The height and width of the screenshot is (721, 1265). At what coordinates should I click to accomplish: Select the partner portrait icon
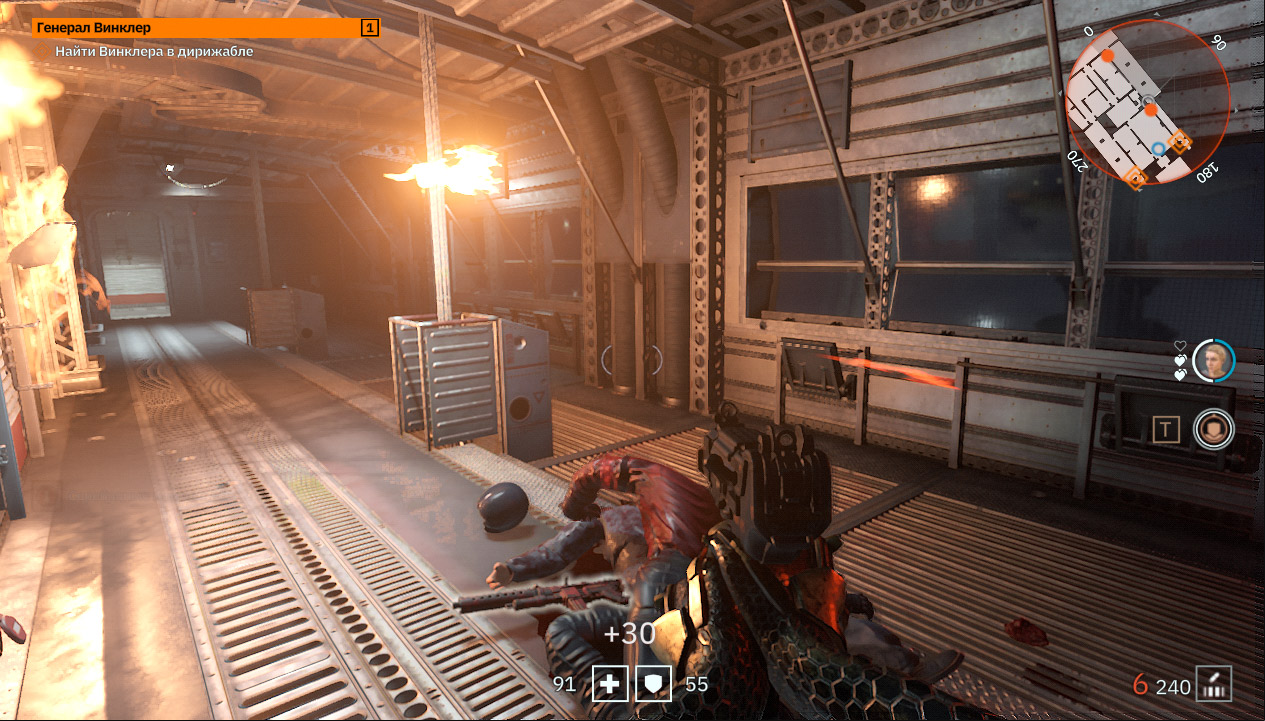pyautogui.click(x=1213, y=361)
